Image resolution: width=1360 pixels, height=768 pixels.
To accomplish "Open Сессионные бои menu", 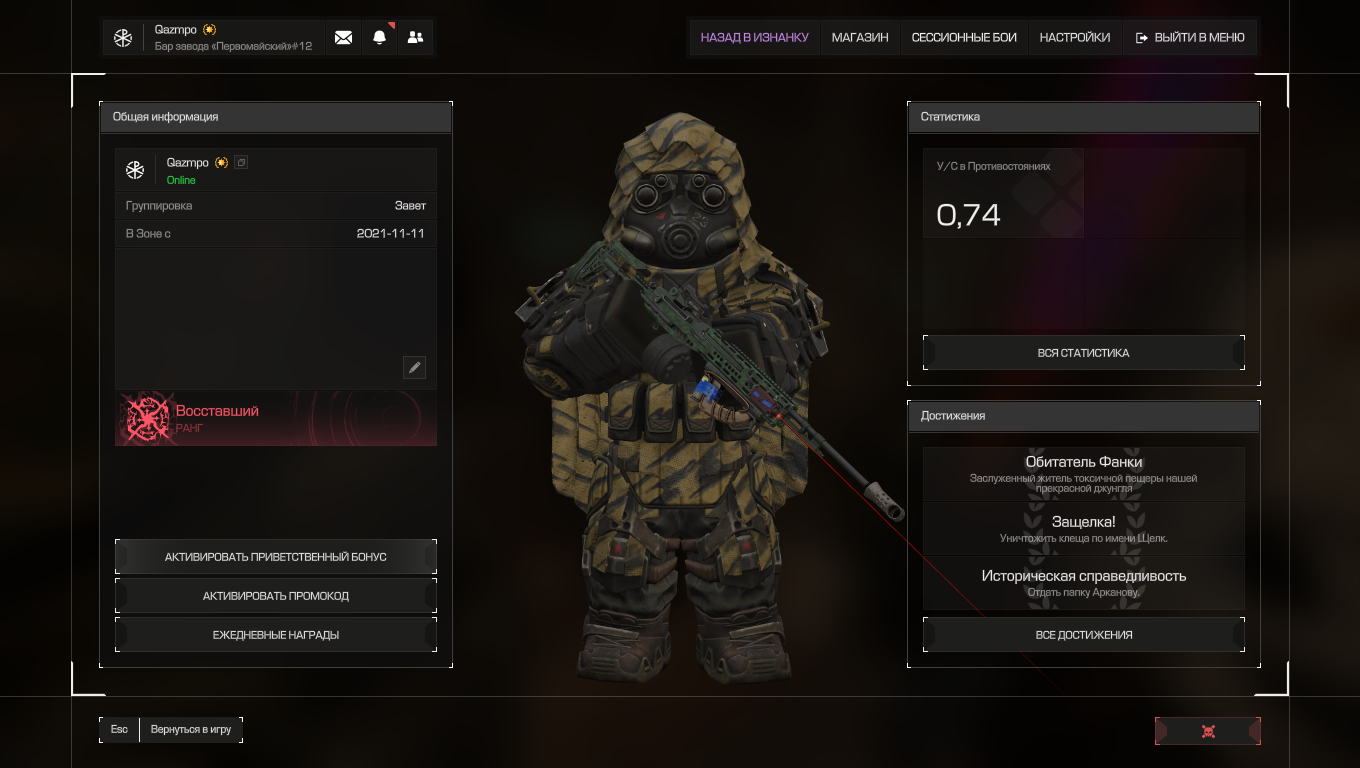I will coord(964,38).
